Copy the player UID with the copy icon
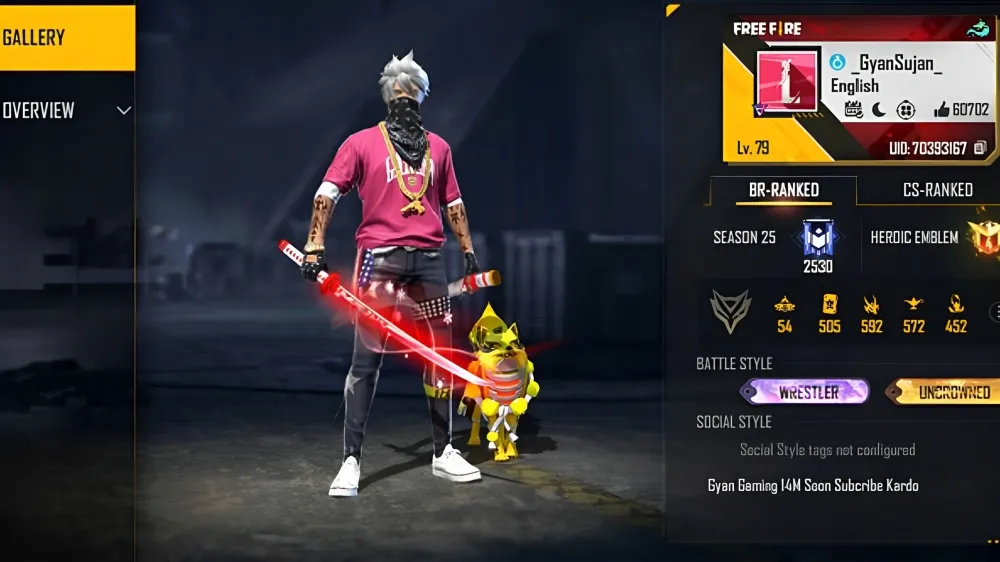The image size is (1000, 562). coord(980,148)
